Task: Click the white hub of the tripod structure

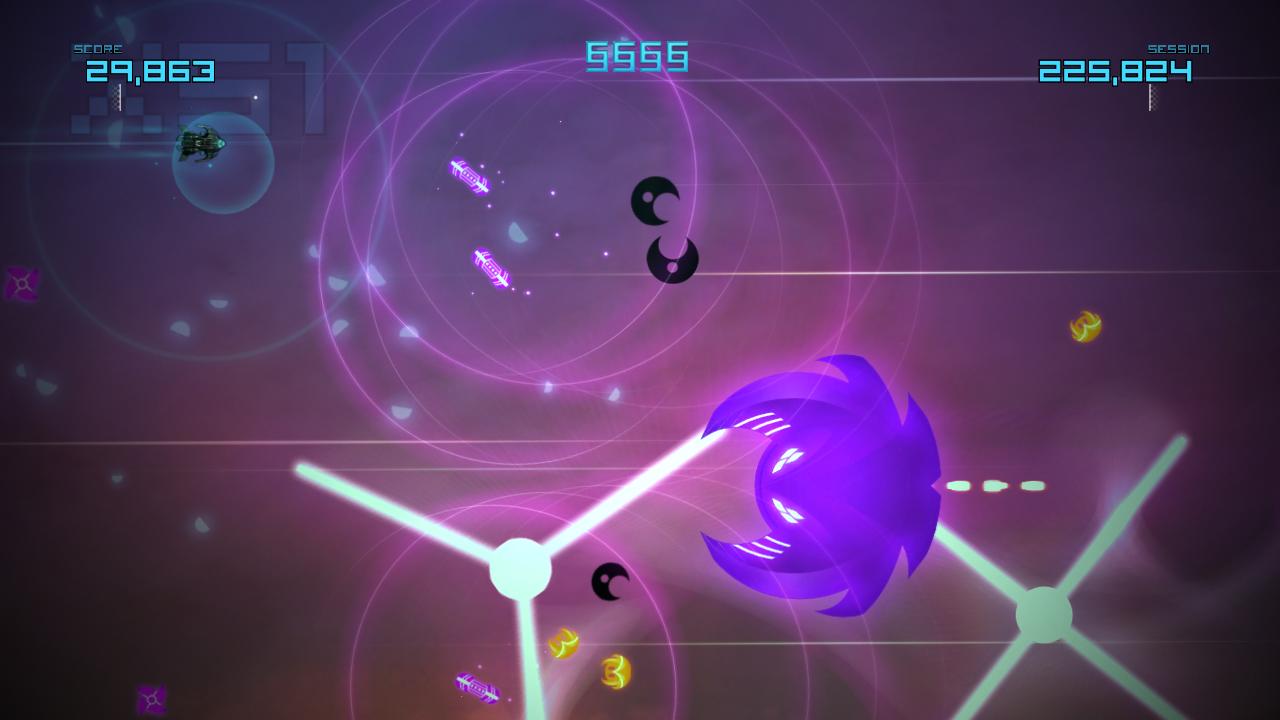Action: [519, 569]
